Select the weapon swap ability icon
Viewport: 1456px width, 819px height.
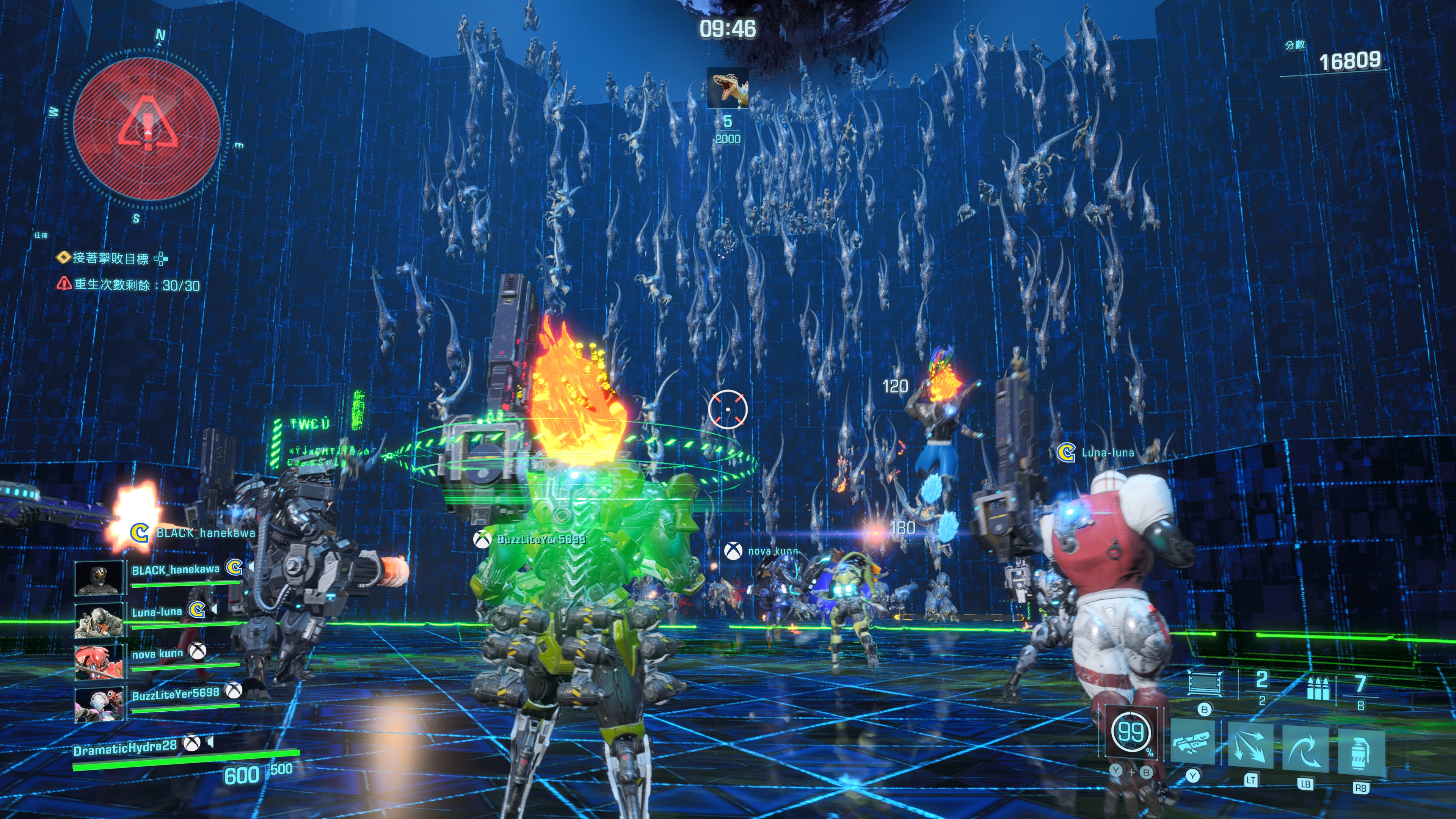[x=1192, y=744]
